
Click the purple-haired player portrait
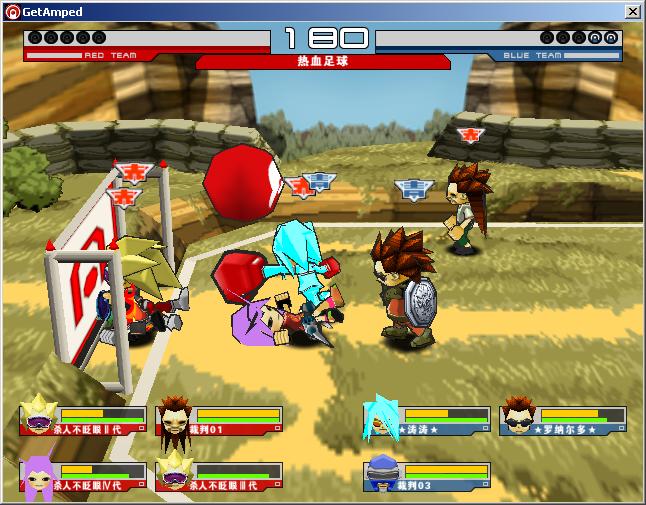pos(37,477)
